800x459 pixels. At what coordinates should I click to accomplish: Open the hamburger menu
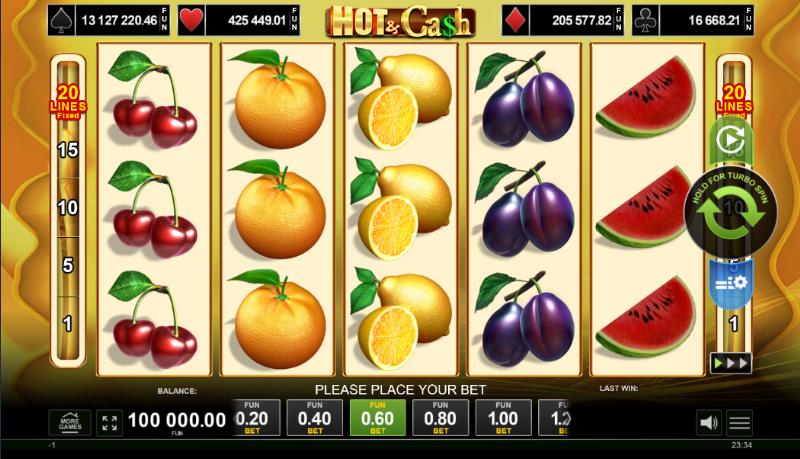740,422
